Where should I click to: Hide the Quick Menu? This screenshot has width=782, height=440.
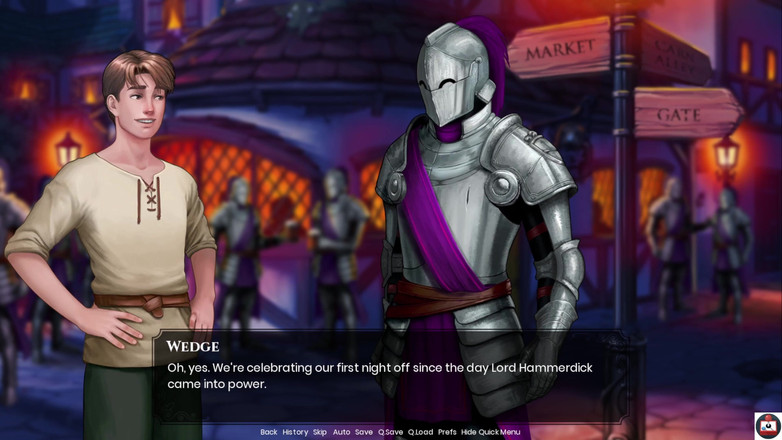[x=490, y=432]
